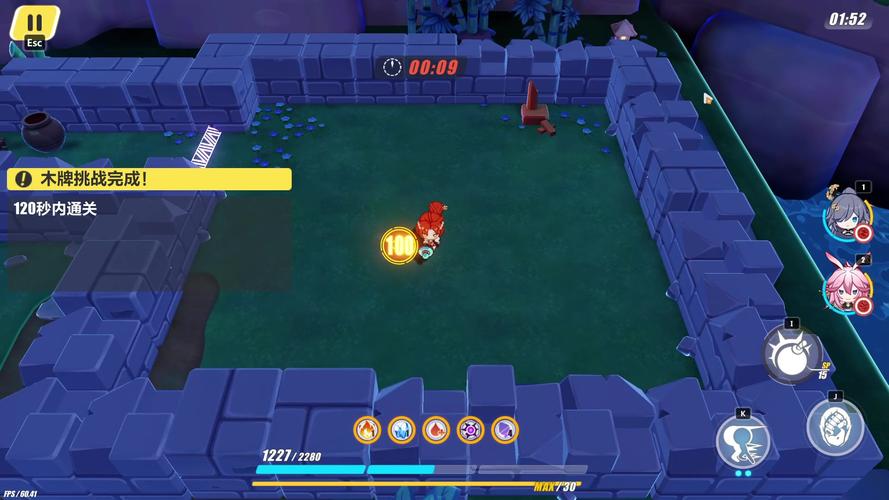Activate the bomb ultimate skill

pos(791,354)
